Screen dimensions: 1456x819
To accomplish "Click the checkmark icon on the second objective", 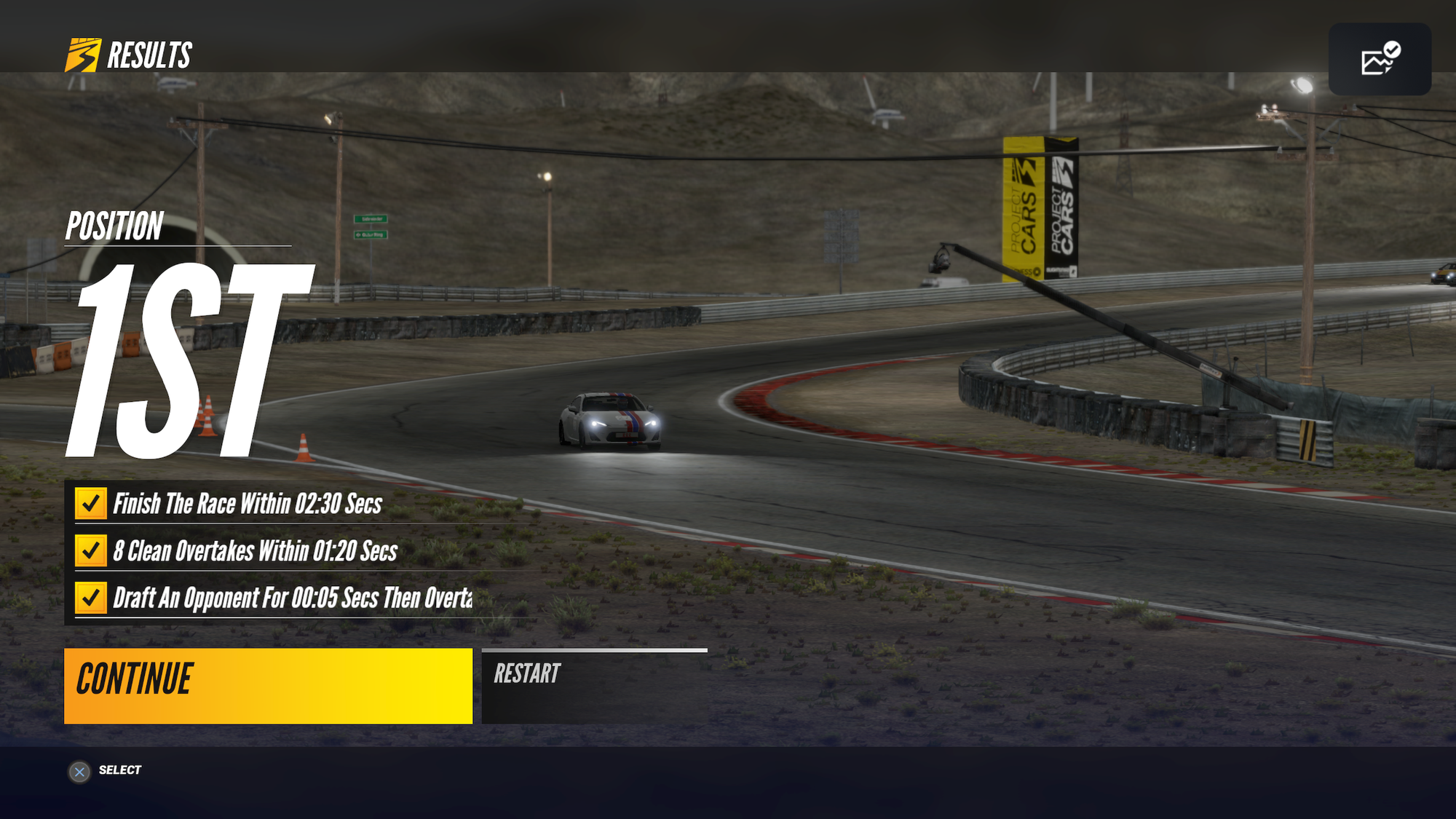I will 90,551.
